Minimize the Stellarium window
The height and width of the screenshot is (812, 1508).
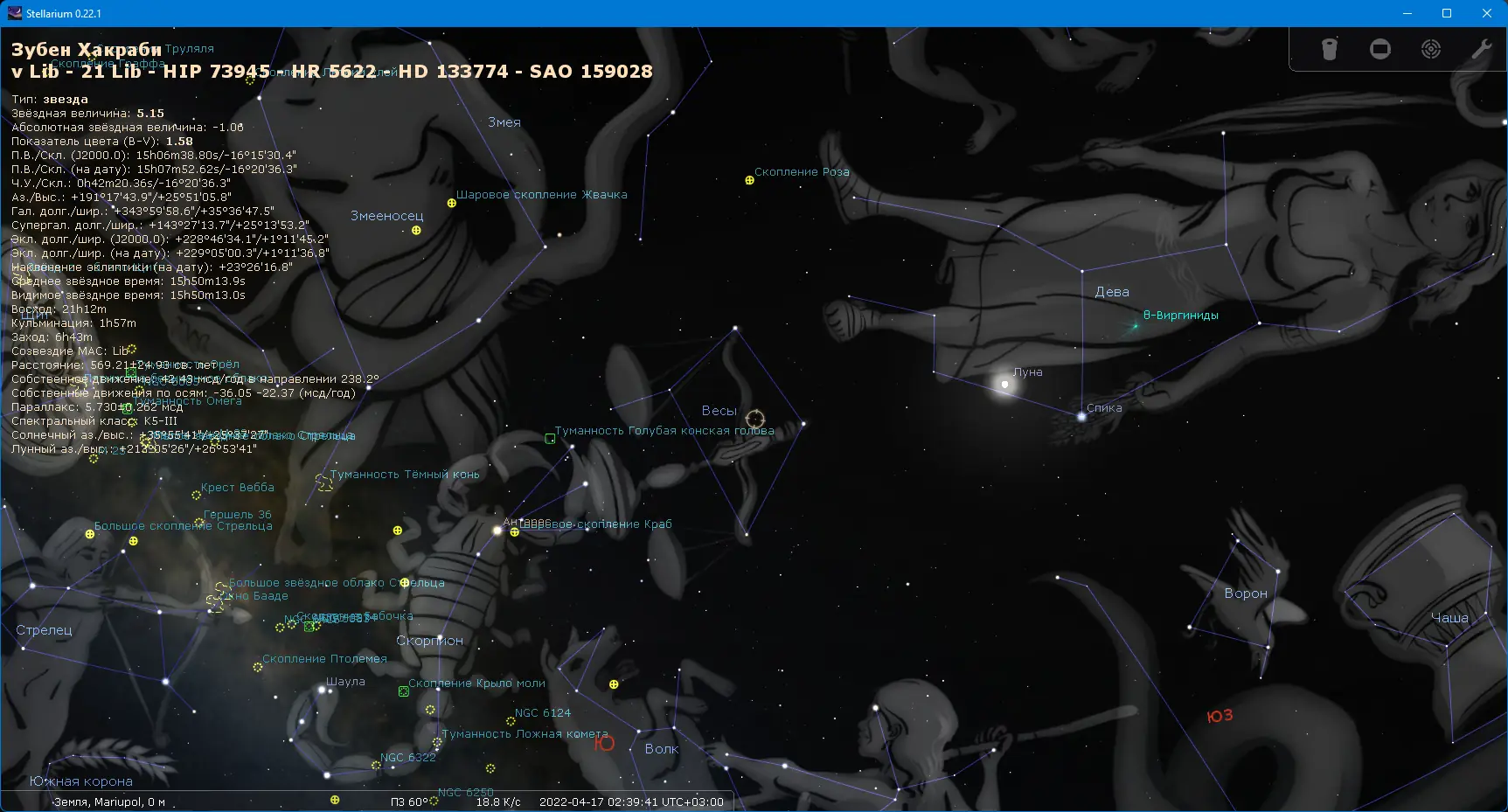[1407, 13]
